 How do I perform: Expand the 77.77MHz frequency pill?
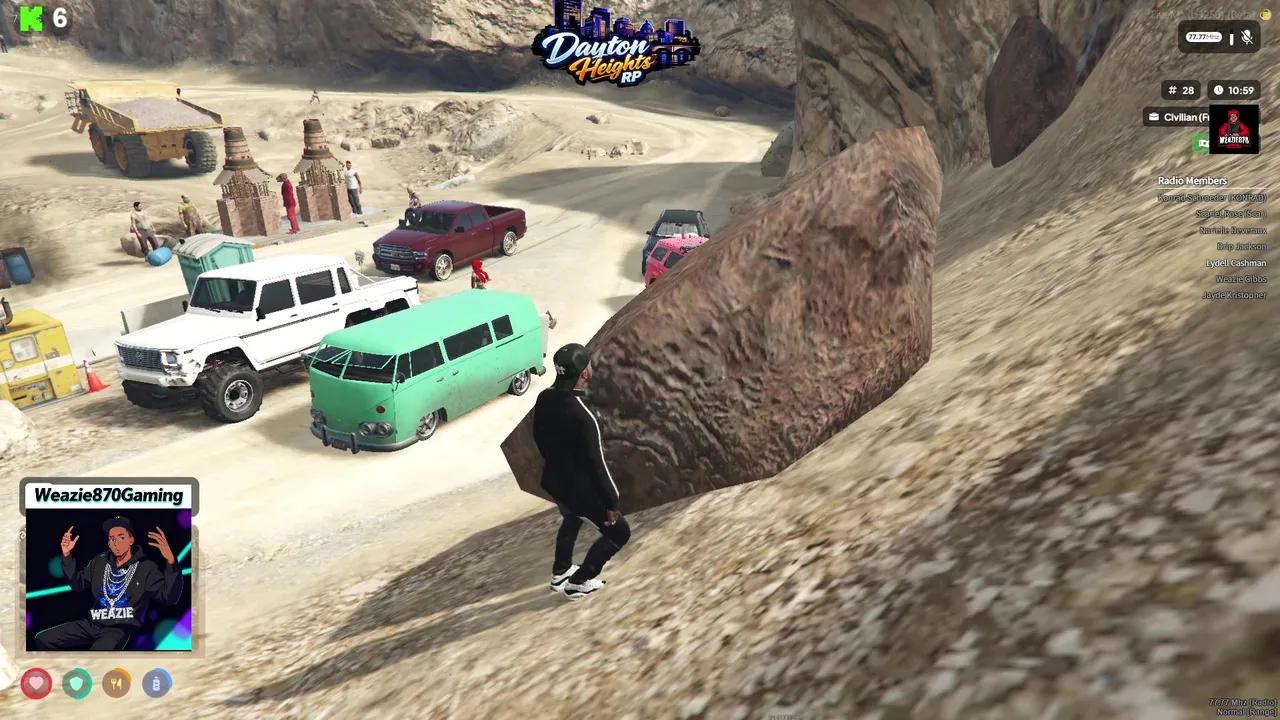click(1202, 37)
